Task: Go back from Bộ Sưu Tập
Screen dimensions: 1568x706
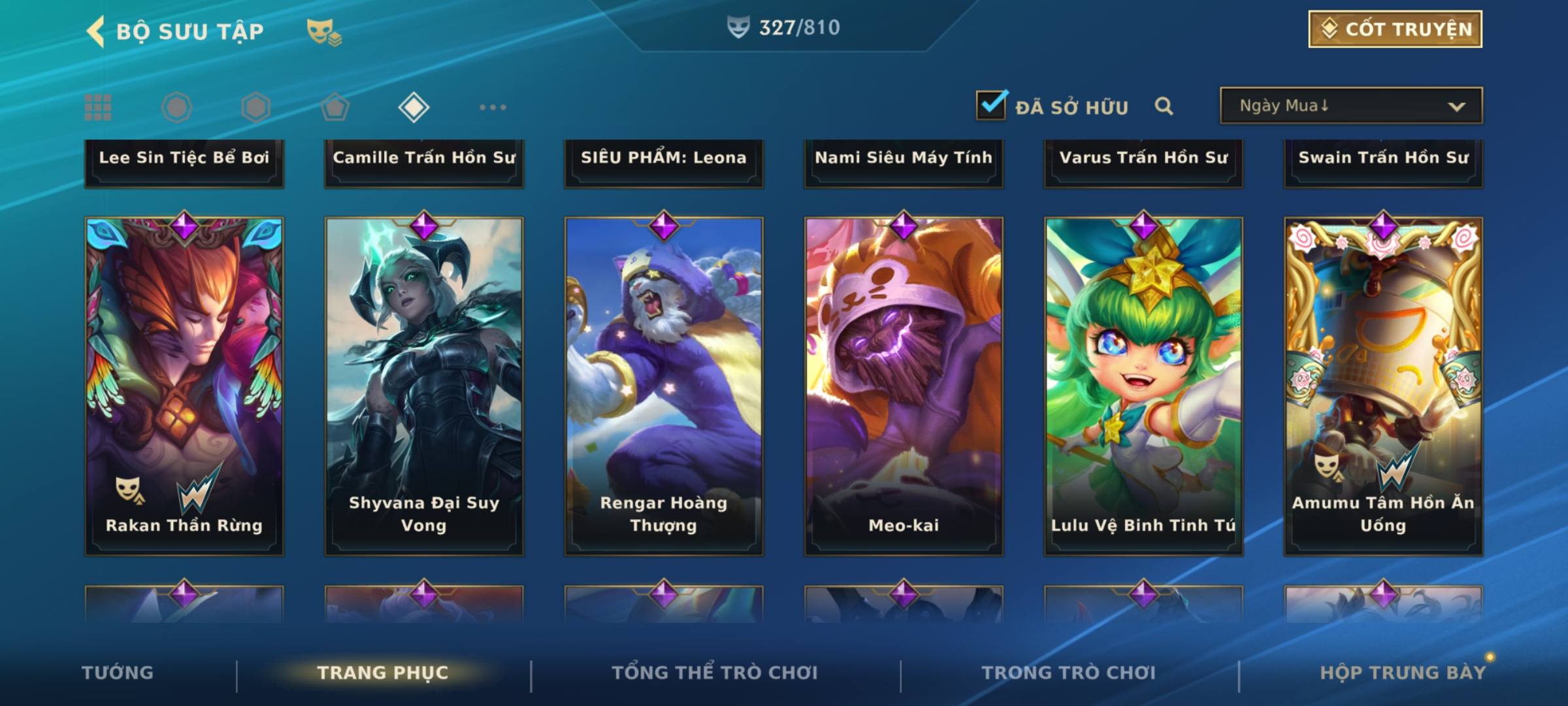Action: 97,31
